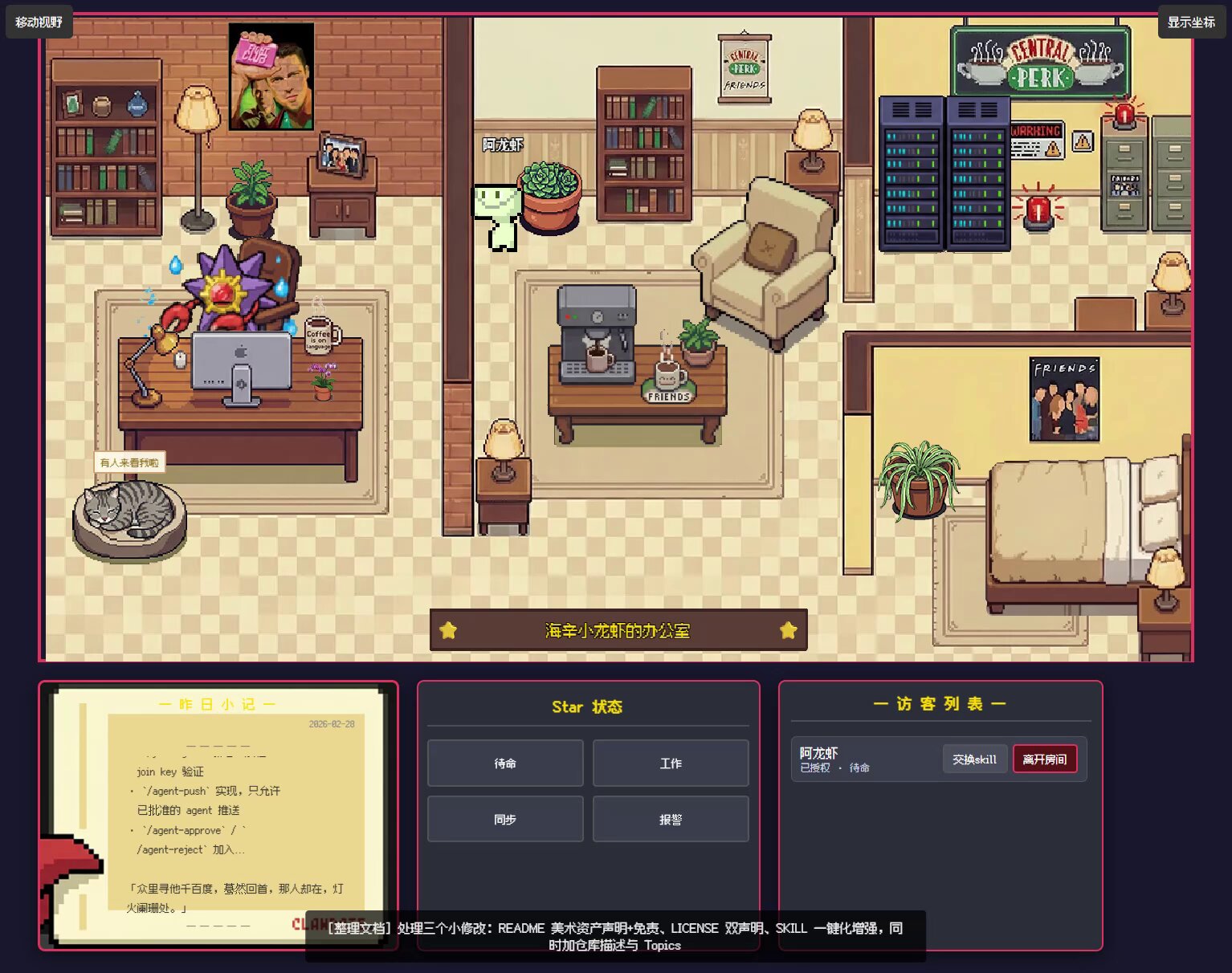Set Star status to 待命
The width and height of the screenshot is (1232, 973).
(x=505, y=763)
